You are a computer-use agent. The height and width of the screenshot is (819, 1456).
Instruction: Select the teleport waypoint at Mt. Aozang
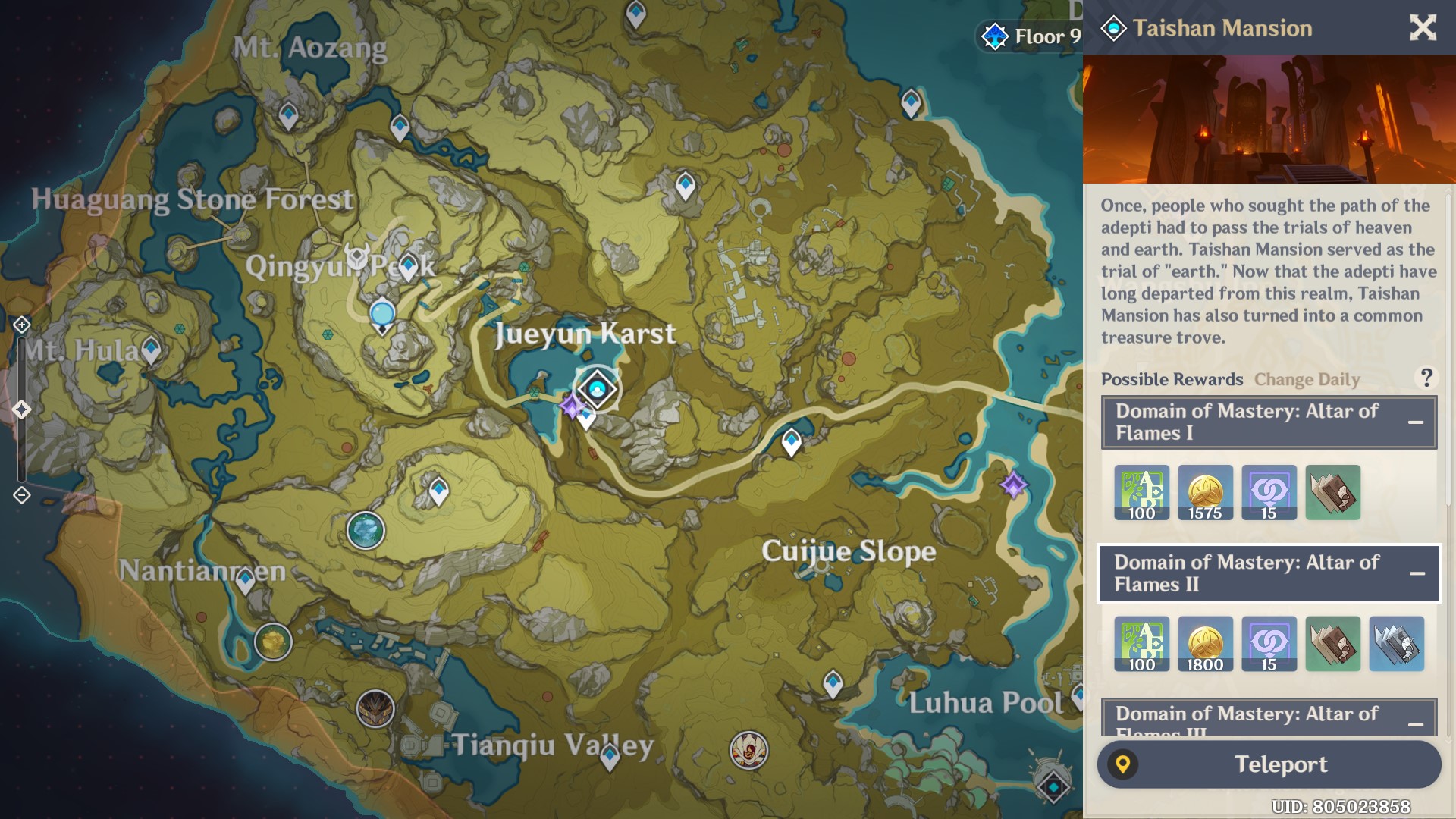(x=287, y=114)
